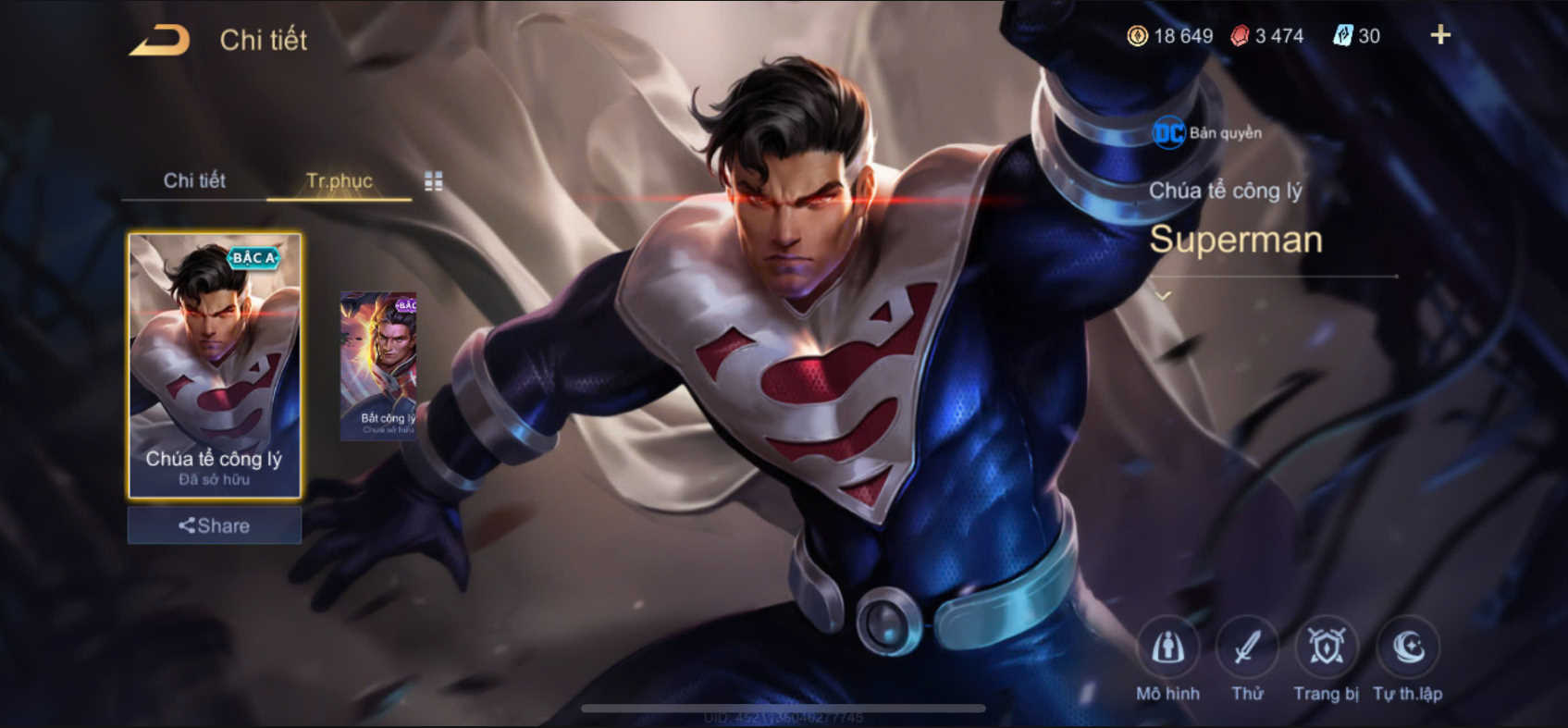The width and height of the screenshot is (1568, 728).
Task: Click the plus button to add currency
Action: pyautogui.click(x=1439, y=36)
